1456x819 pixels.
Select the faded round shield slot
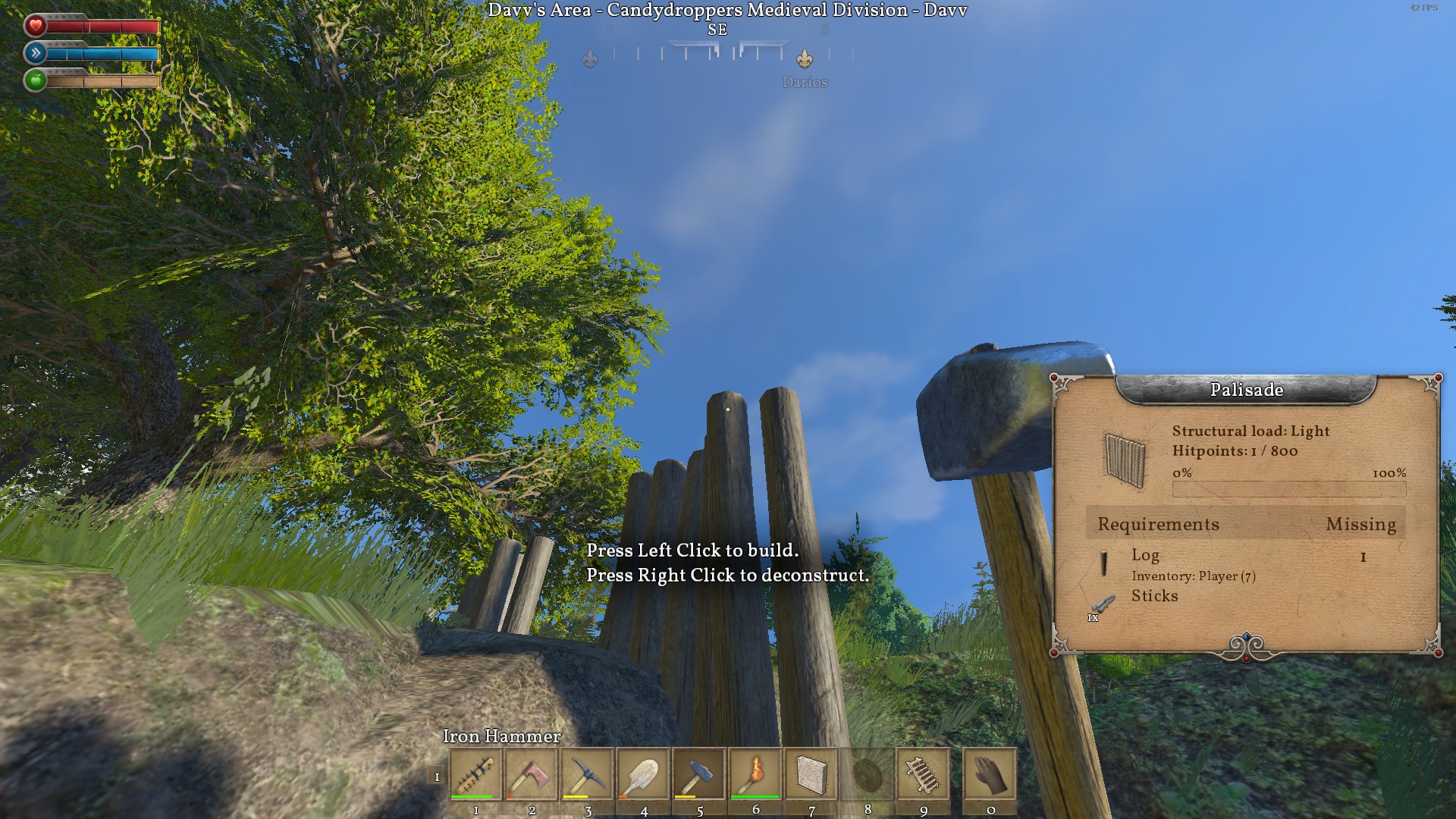coord(868,774)
